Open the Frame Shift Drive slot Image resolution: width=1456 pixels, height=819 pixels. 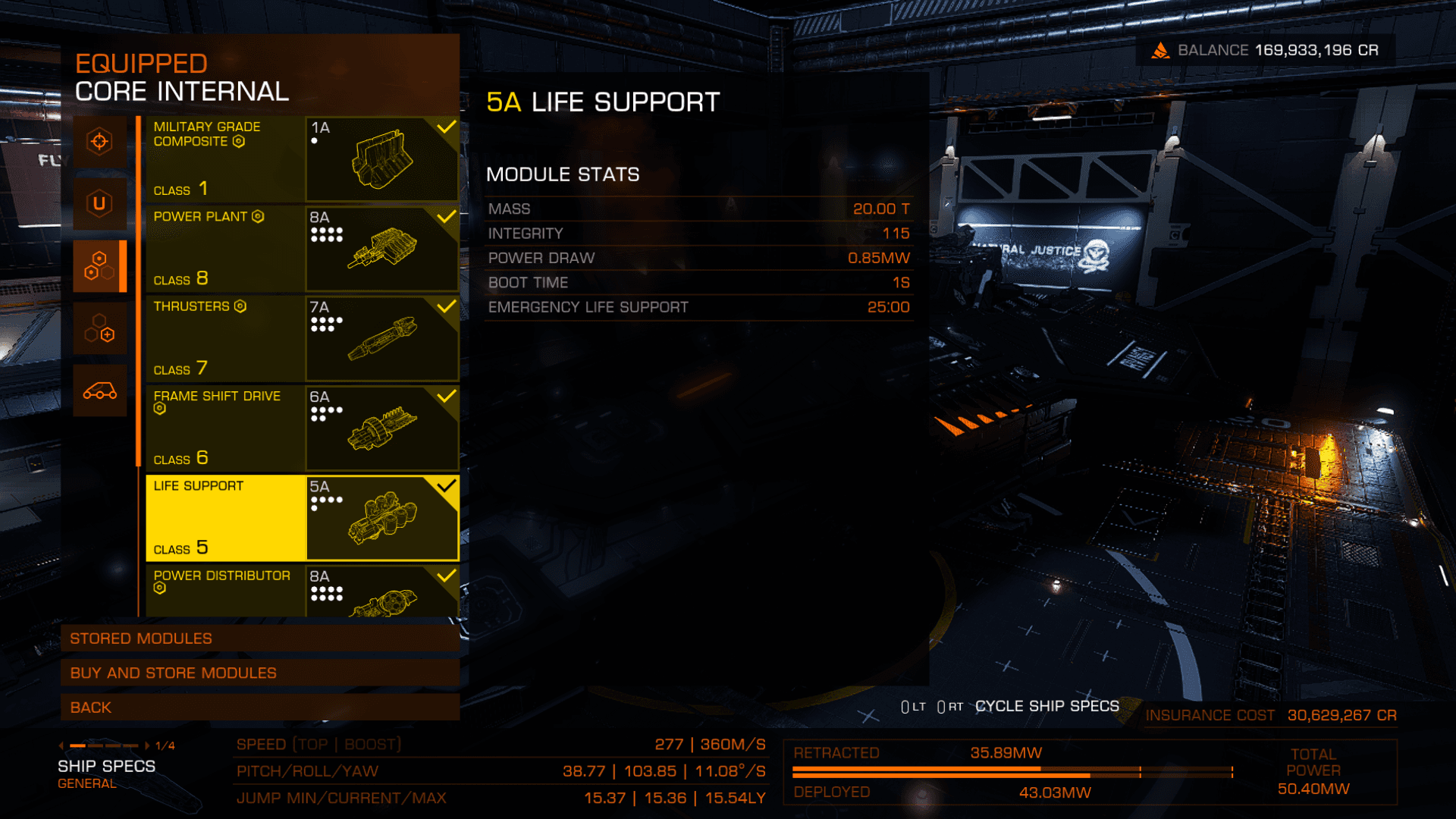(302, 428)
